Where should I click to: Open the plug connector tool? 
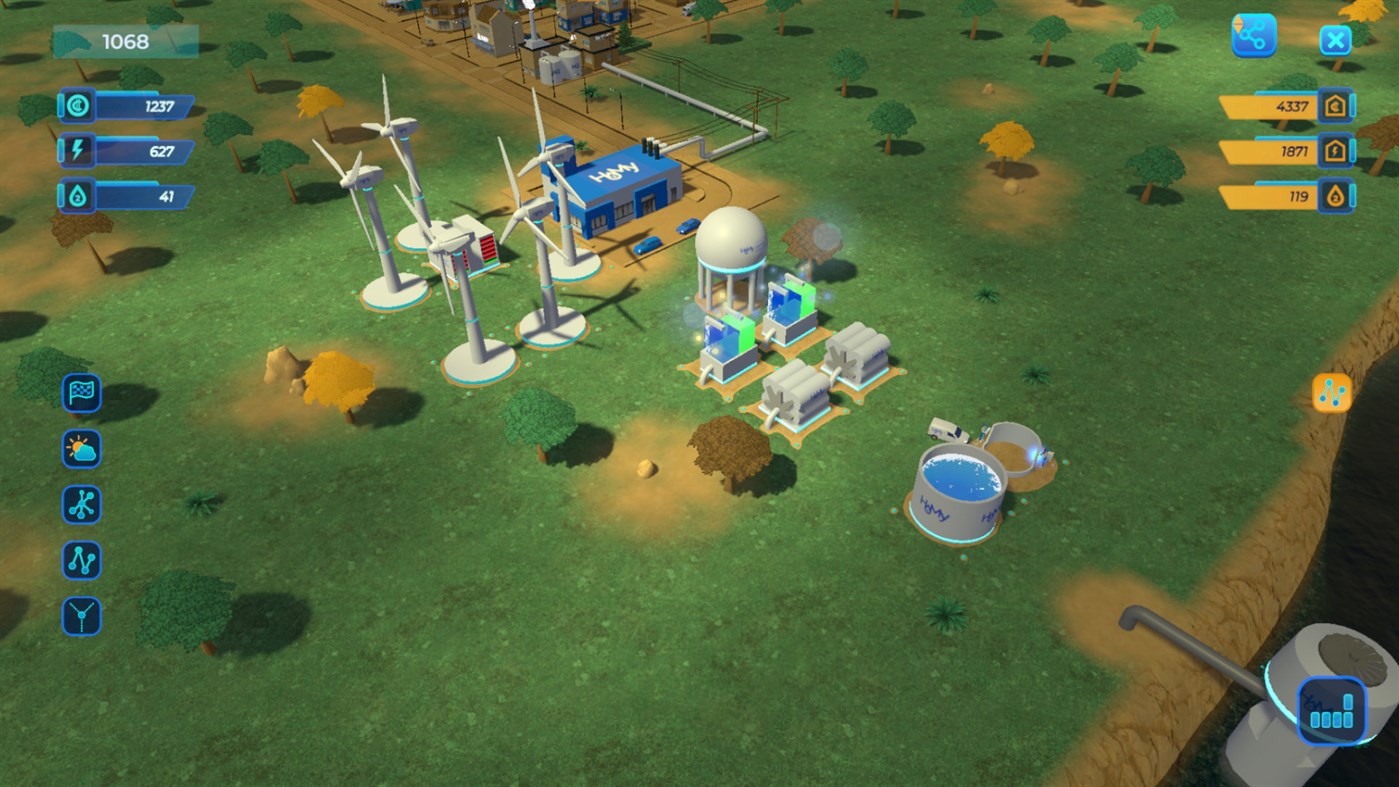[81, 617]
